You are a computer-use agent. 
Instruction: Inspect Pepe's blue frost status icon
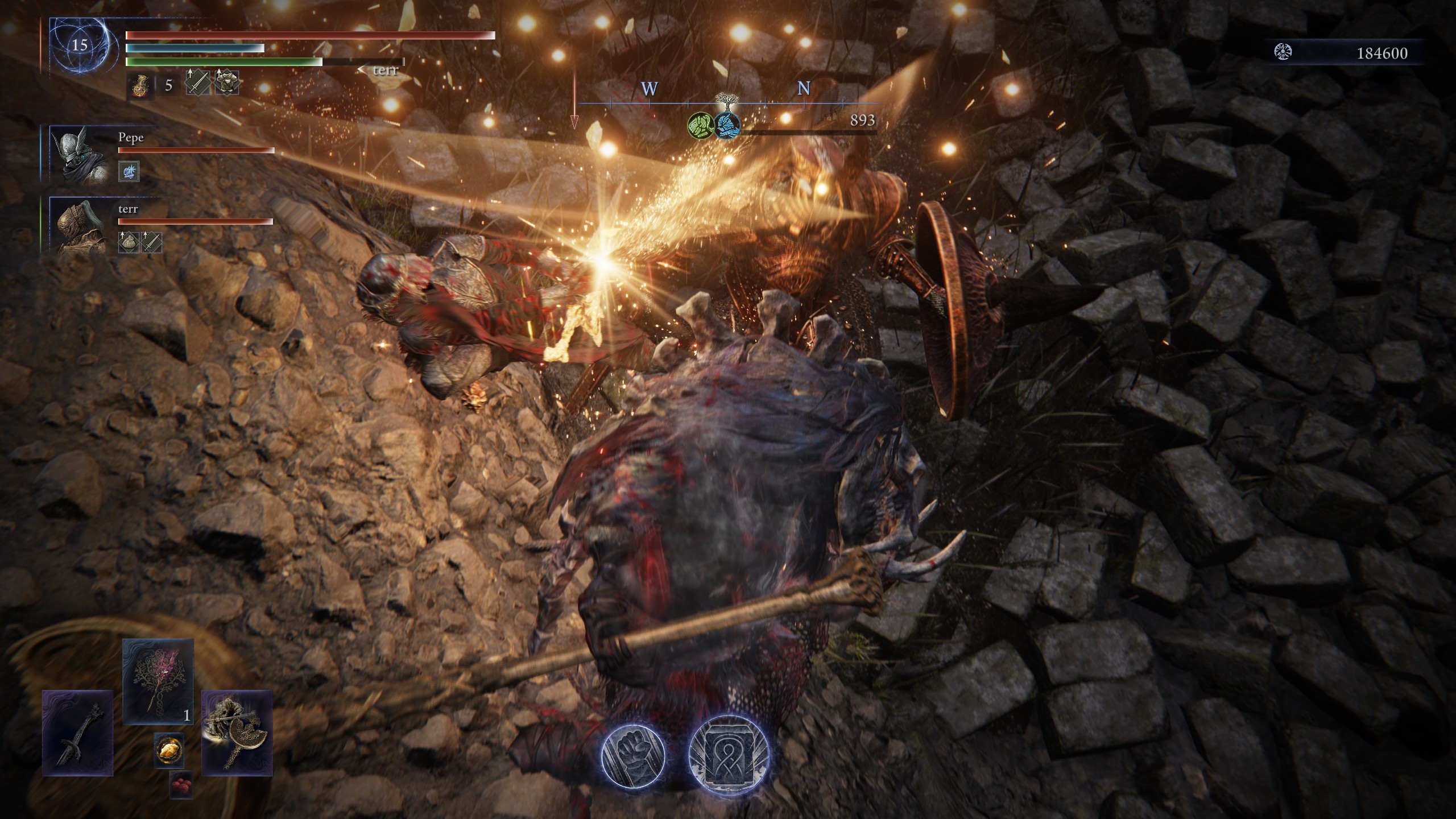coord(129,171)
